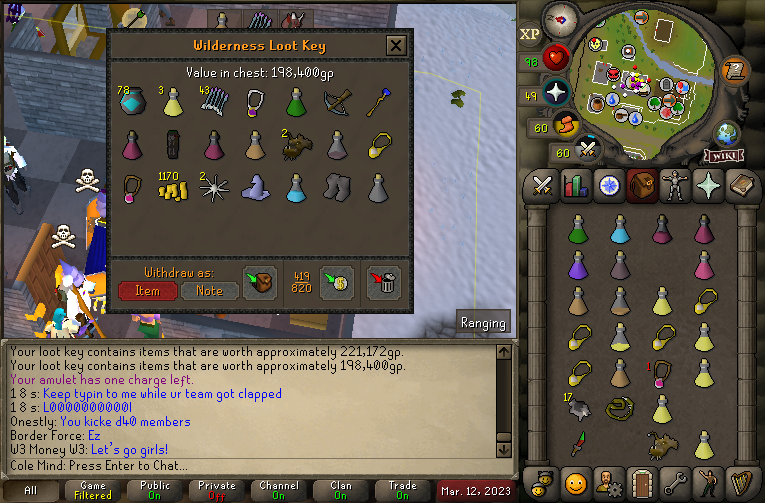This screenshot has width=765, height=503.
Task: Take the crossbow from the loot chest
Action: [337, 101]
